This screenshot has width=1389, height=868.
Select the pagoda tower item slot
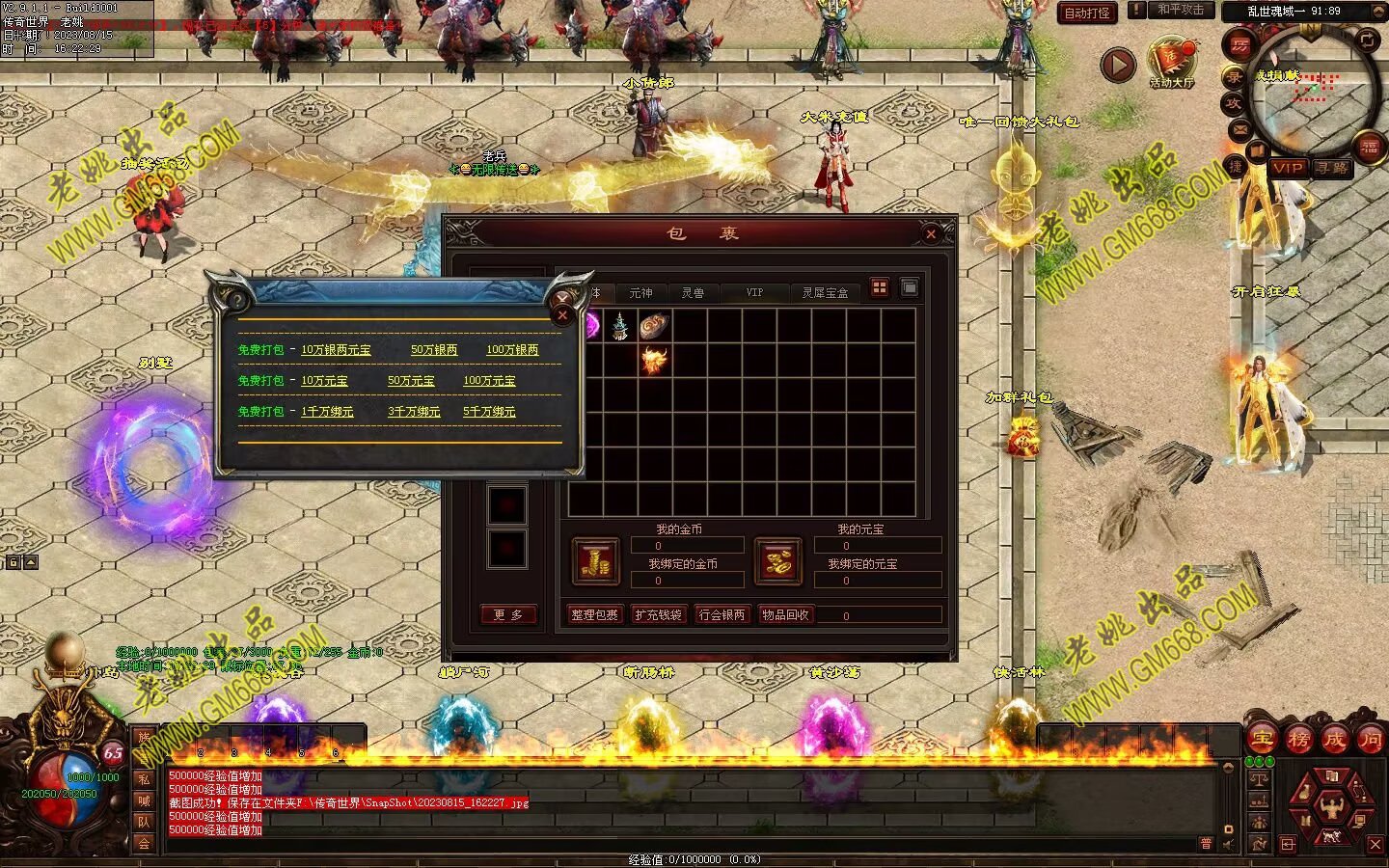click(620, 326)
